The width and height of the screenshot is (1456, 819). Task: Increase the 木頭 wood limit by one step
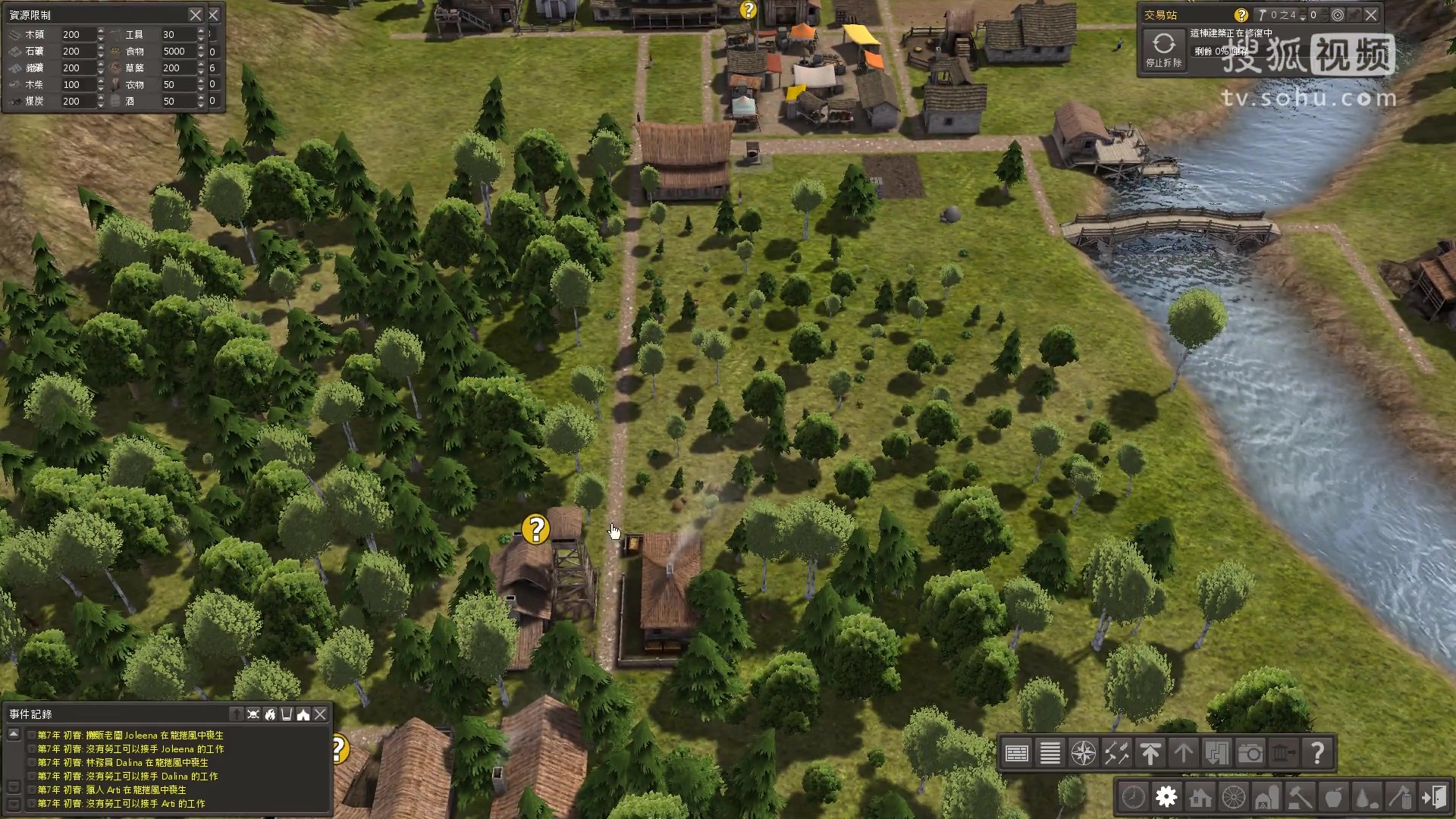(x=101, y=30)
